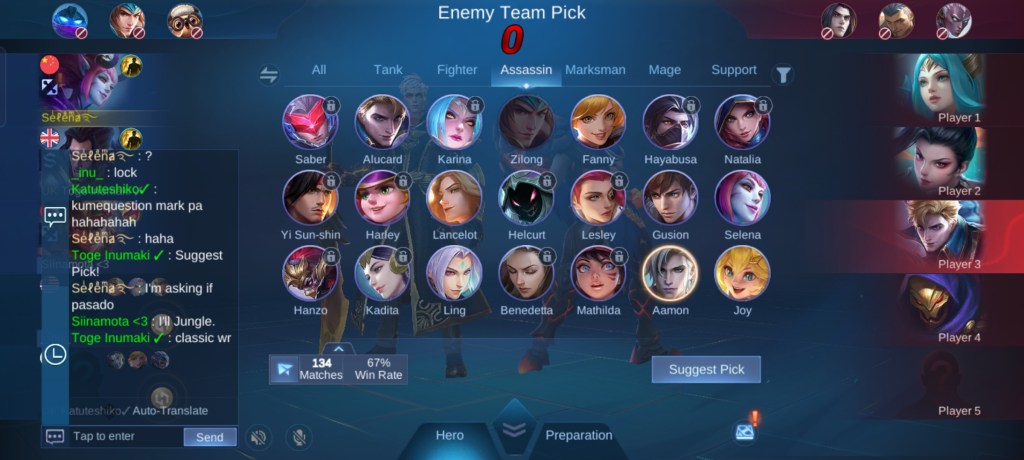
Task: Switch to the Mage tab
Action: 664,70
